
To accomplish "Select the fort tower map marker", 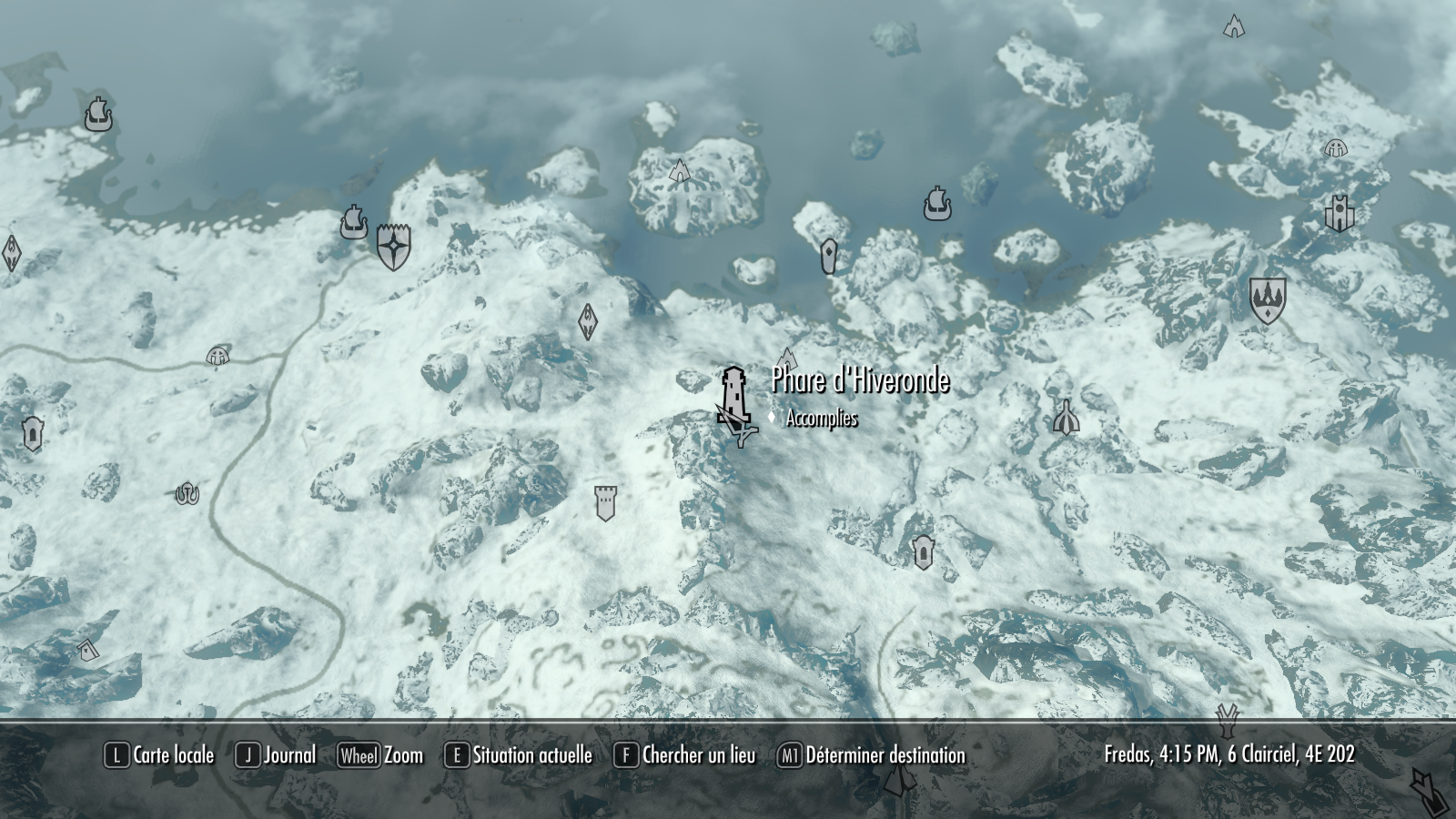I will tap(605, 502).
